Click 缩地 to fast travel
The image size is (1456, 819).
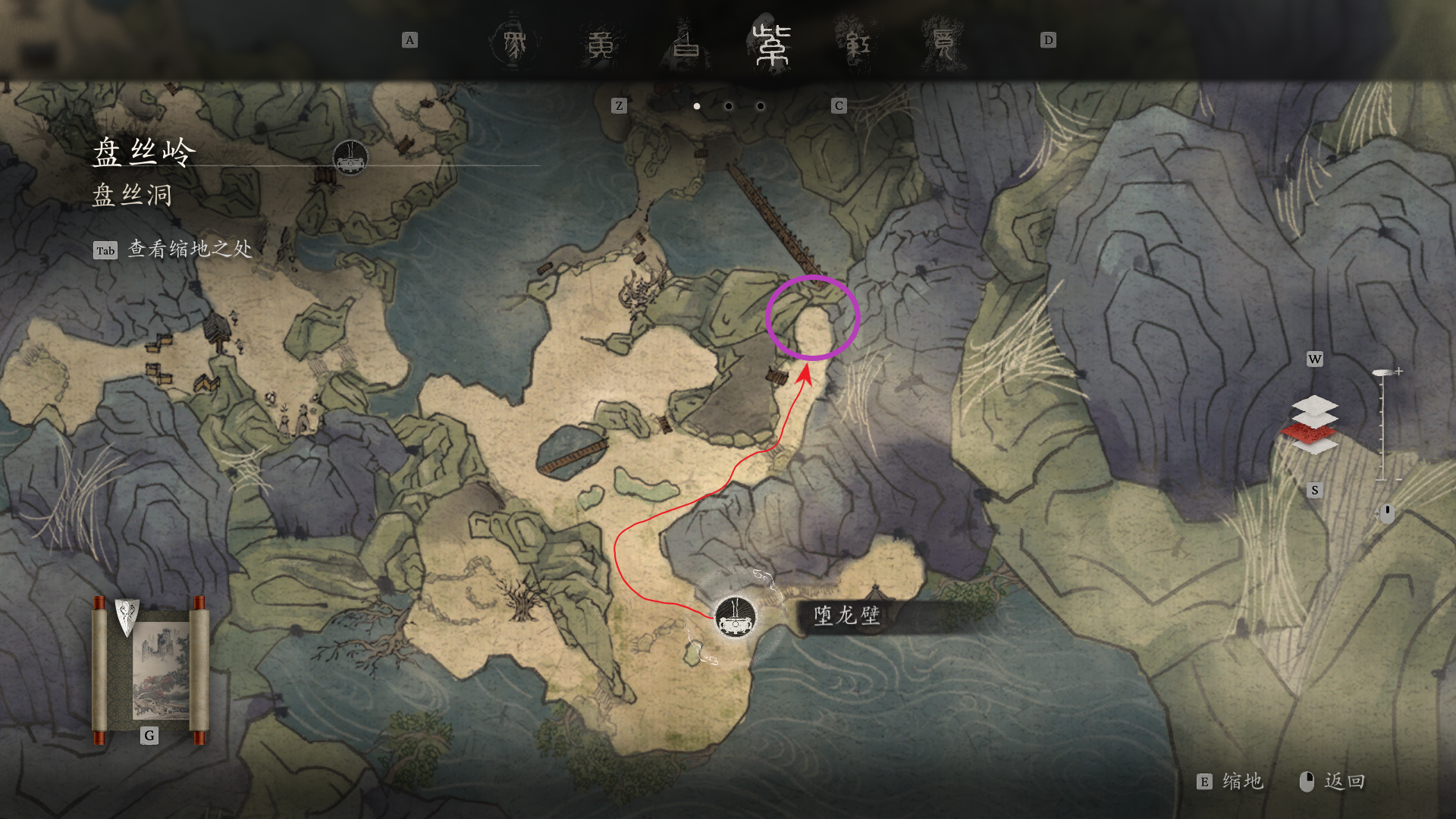coord(1231,782)
